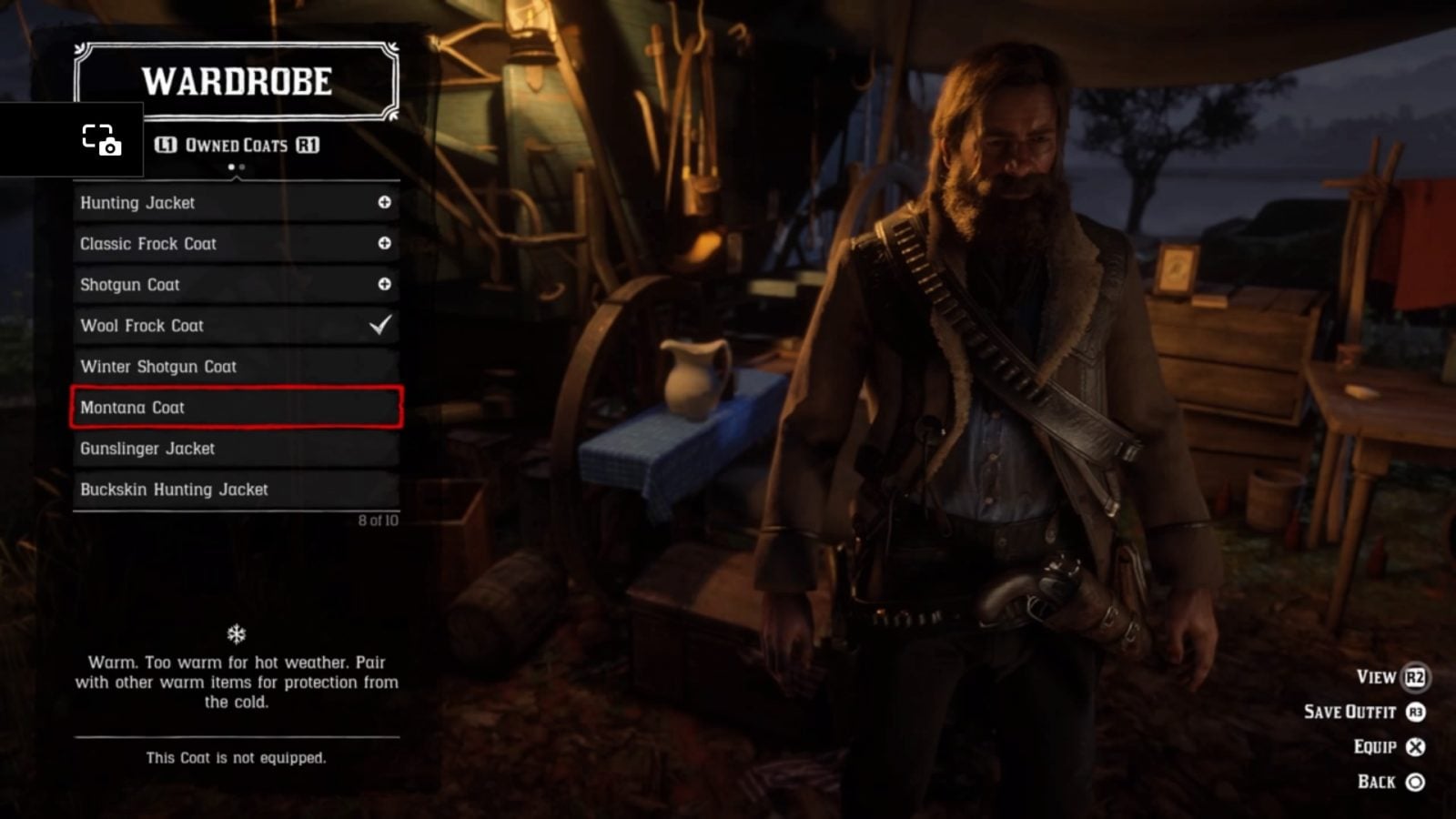1456x819 pixels.
Task: Click the circle Back button icon
Action: coord(1415,781)
